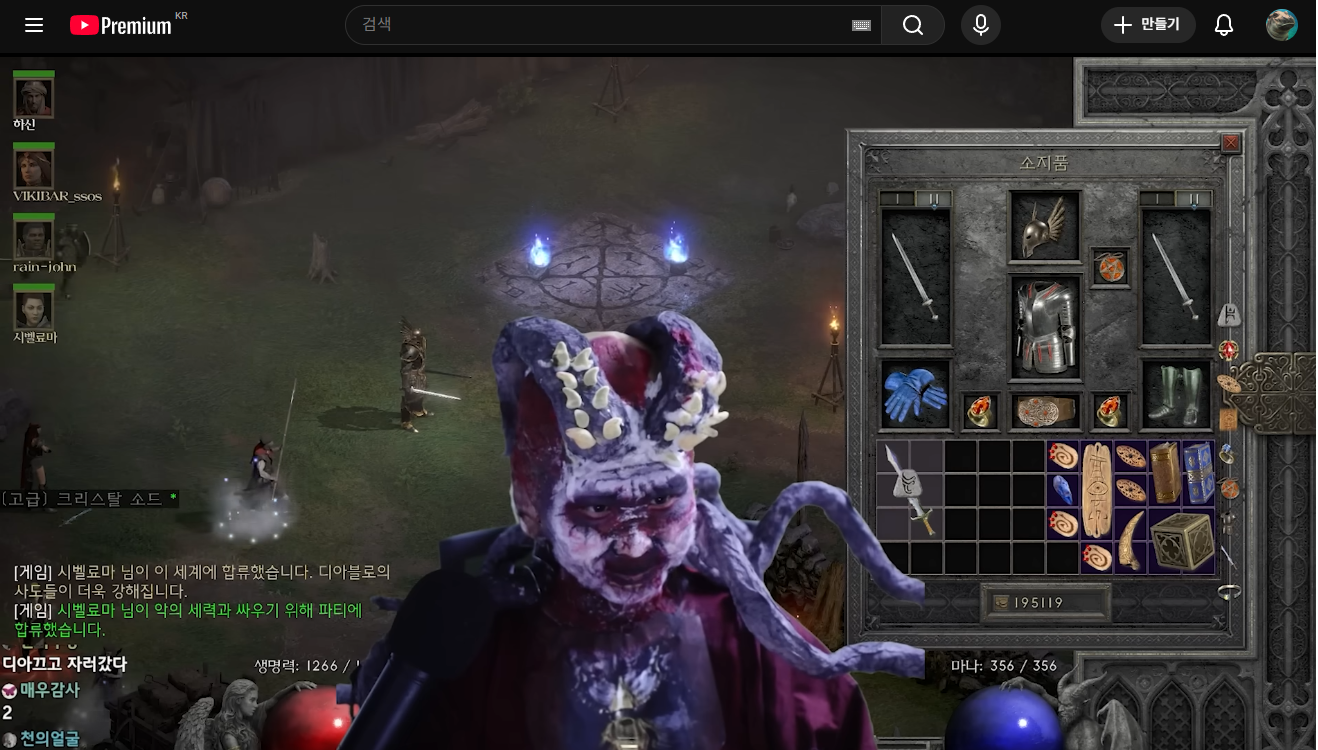Pick up the Horadric Cube in the inventory
Viewport: 1318px width, 750px height.
pyautogui.click(x=1181, y=541)
